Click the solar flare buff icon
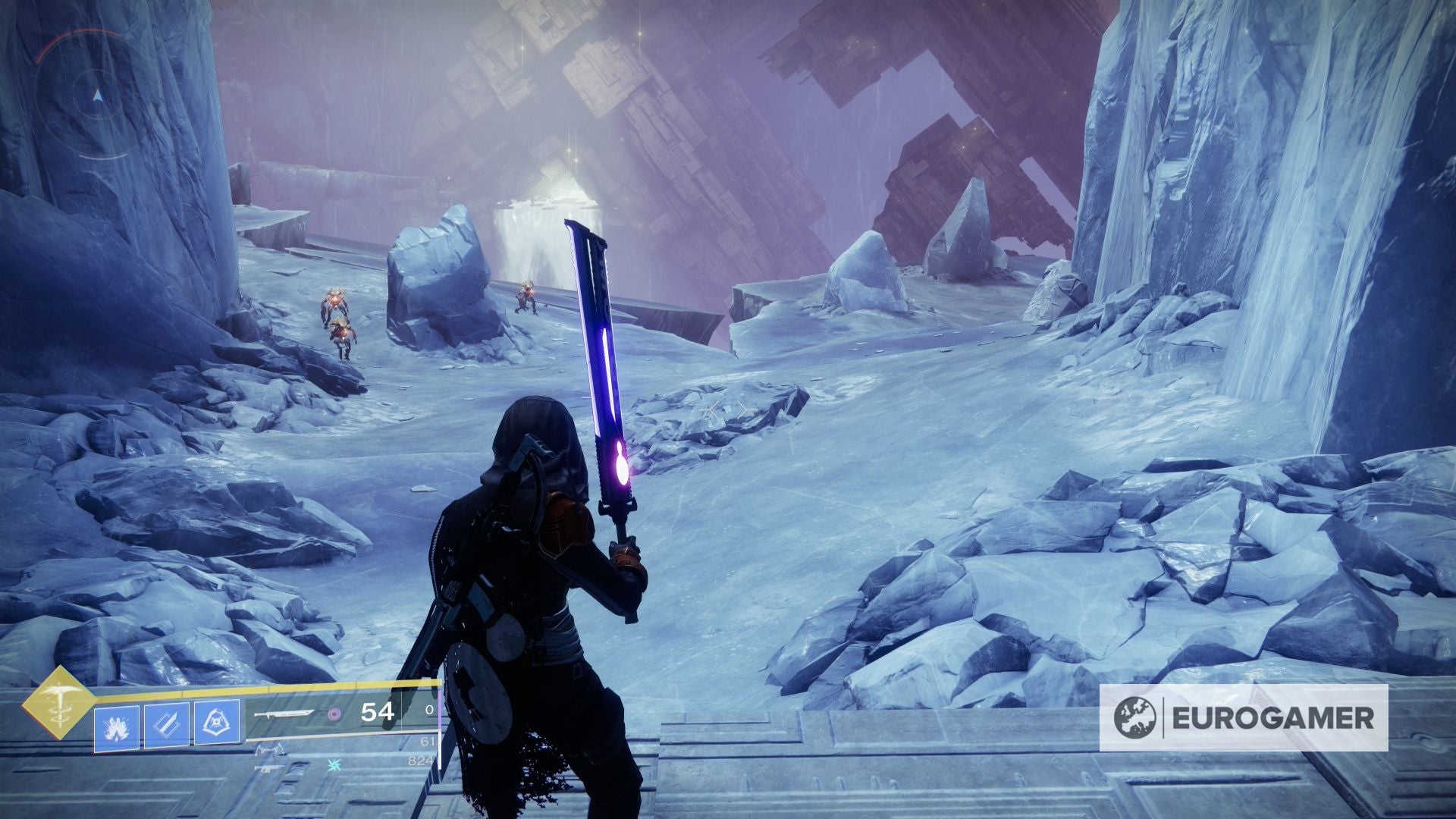This screenshot has height=819, width=1456. (116, 726)
